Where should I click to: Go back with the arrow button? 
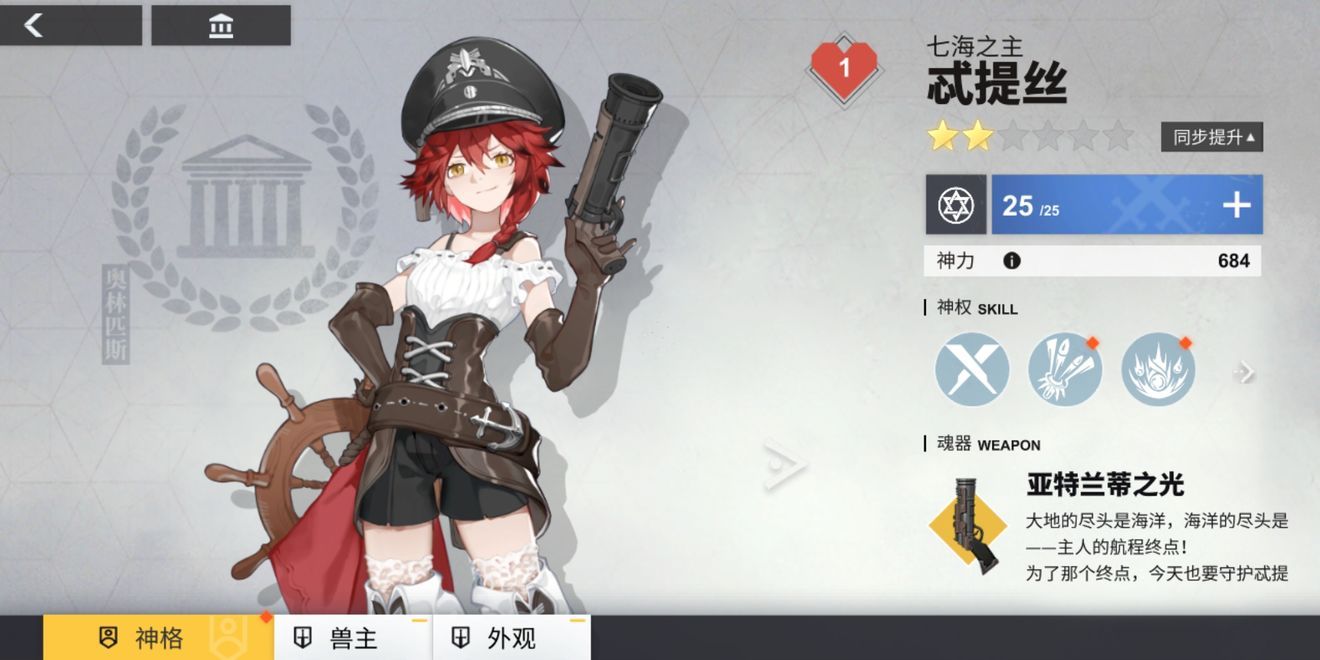(70, 25)
